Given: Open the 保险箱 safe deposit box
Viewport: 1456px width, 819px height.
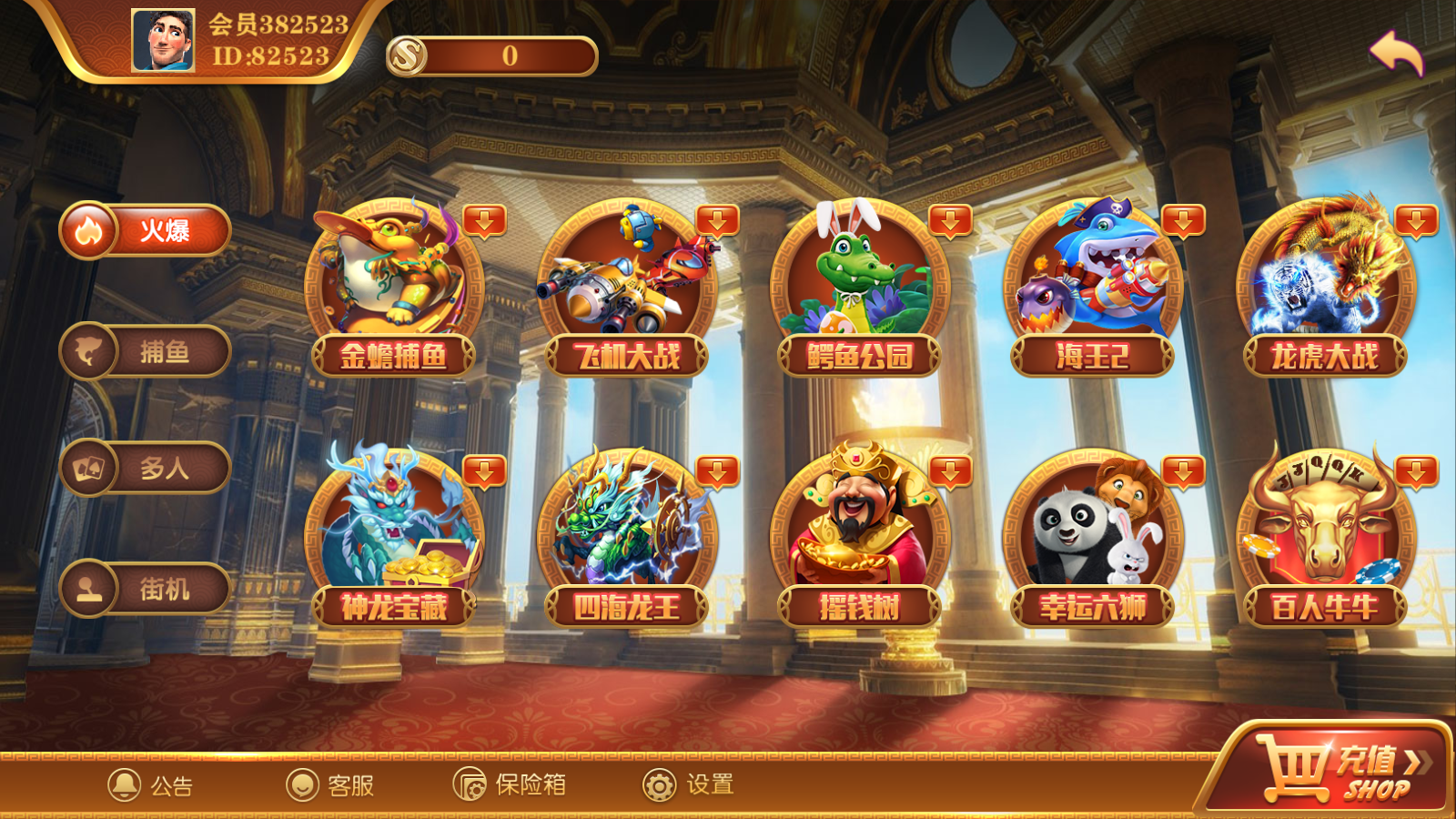Looking at the screenshot, I should pos(510,784).
